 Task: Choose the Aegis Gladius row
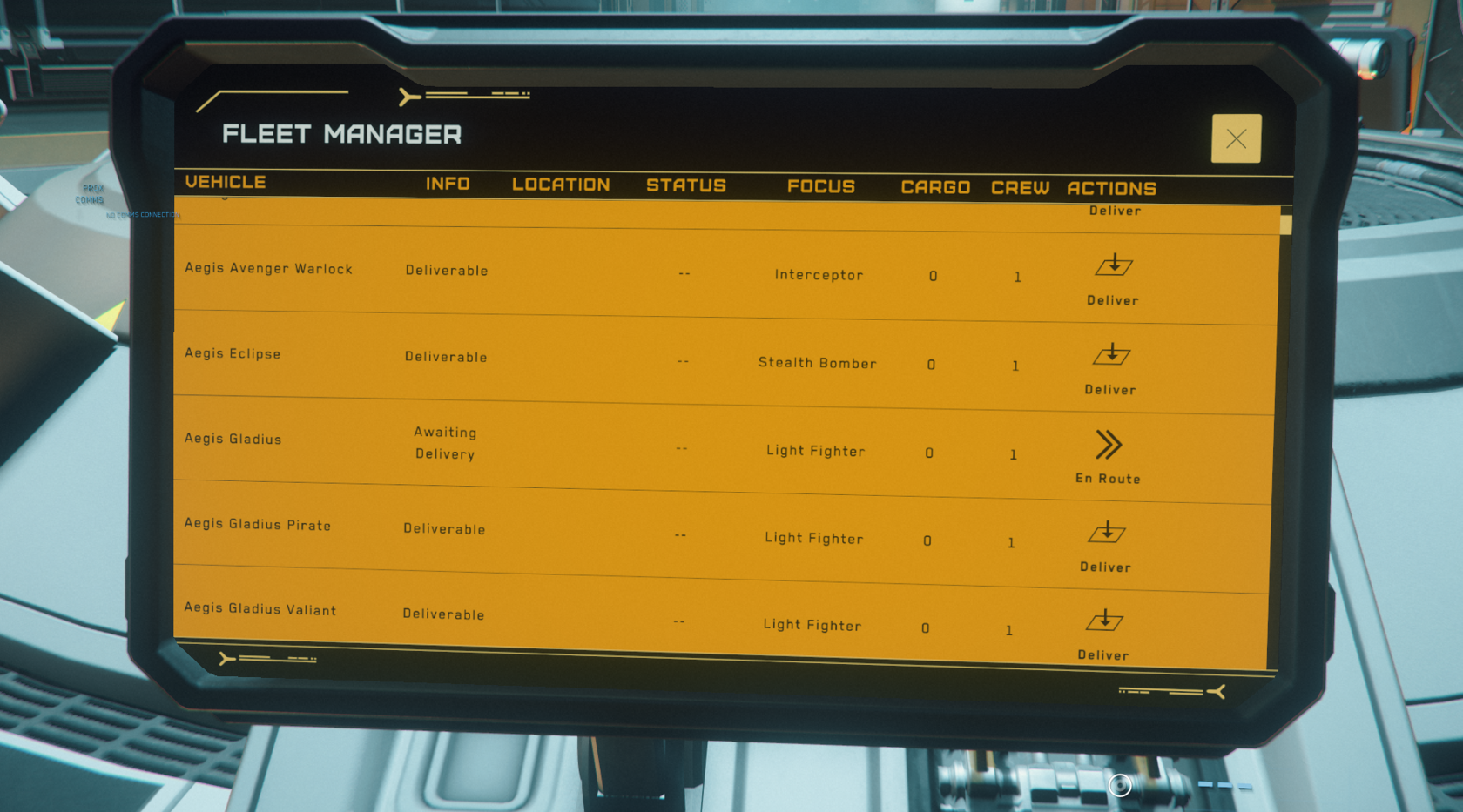coord(233,440)
